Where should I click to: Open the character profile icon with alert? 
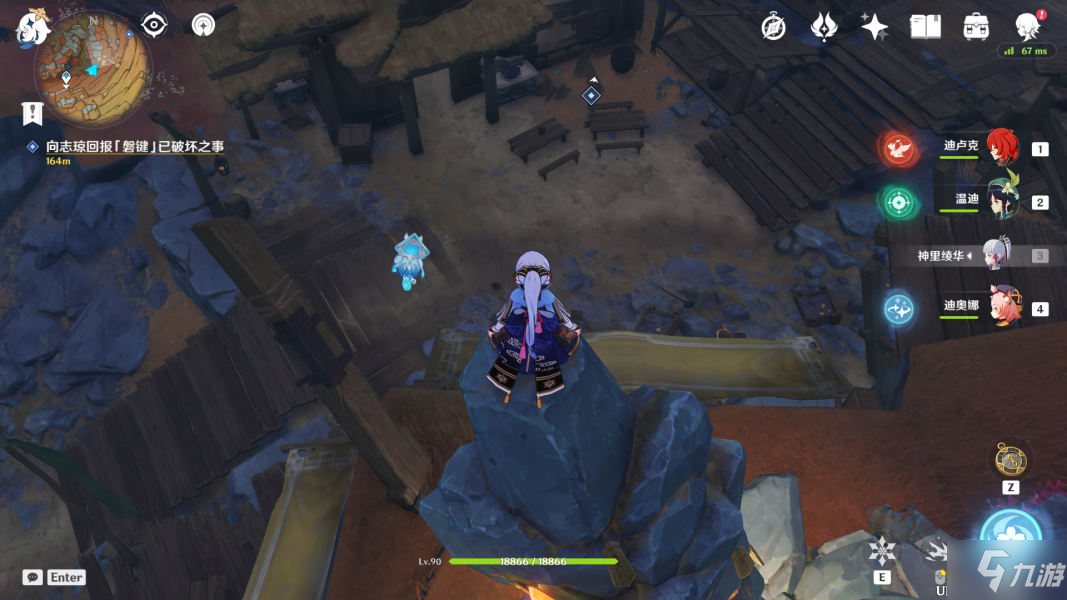point(1027,26)
